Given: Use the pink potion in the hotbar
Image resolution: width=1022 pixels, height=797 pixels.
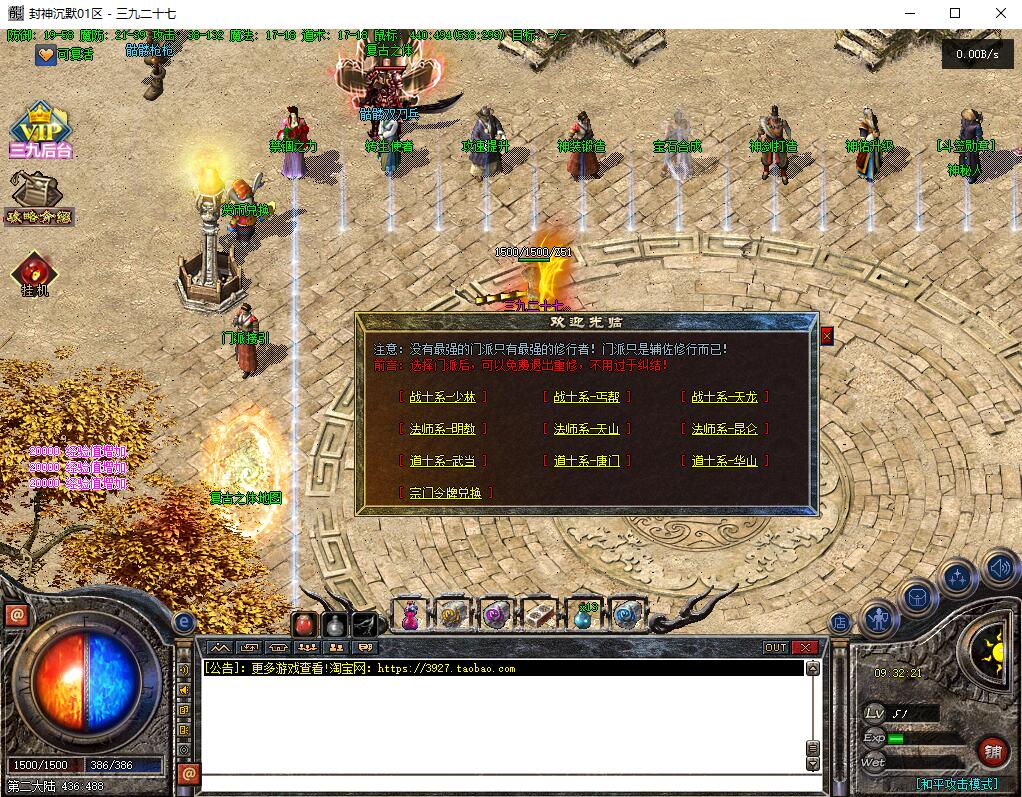Looking at the screenshot, I should [x=409, y=616].
